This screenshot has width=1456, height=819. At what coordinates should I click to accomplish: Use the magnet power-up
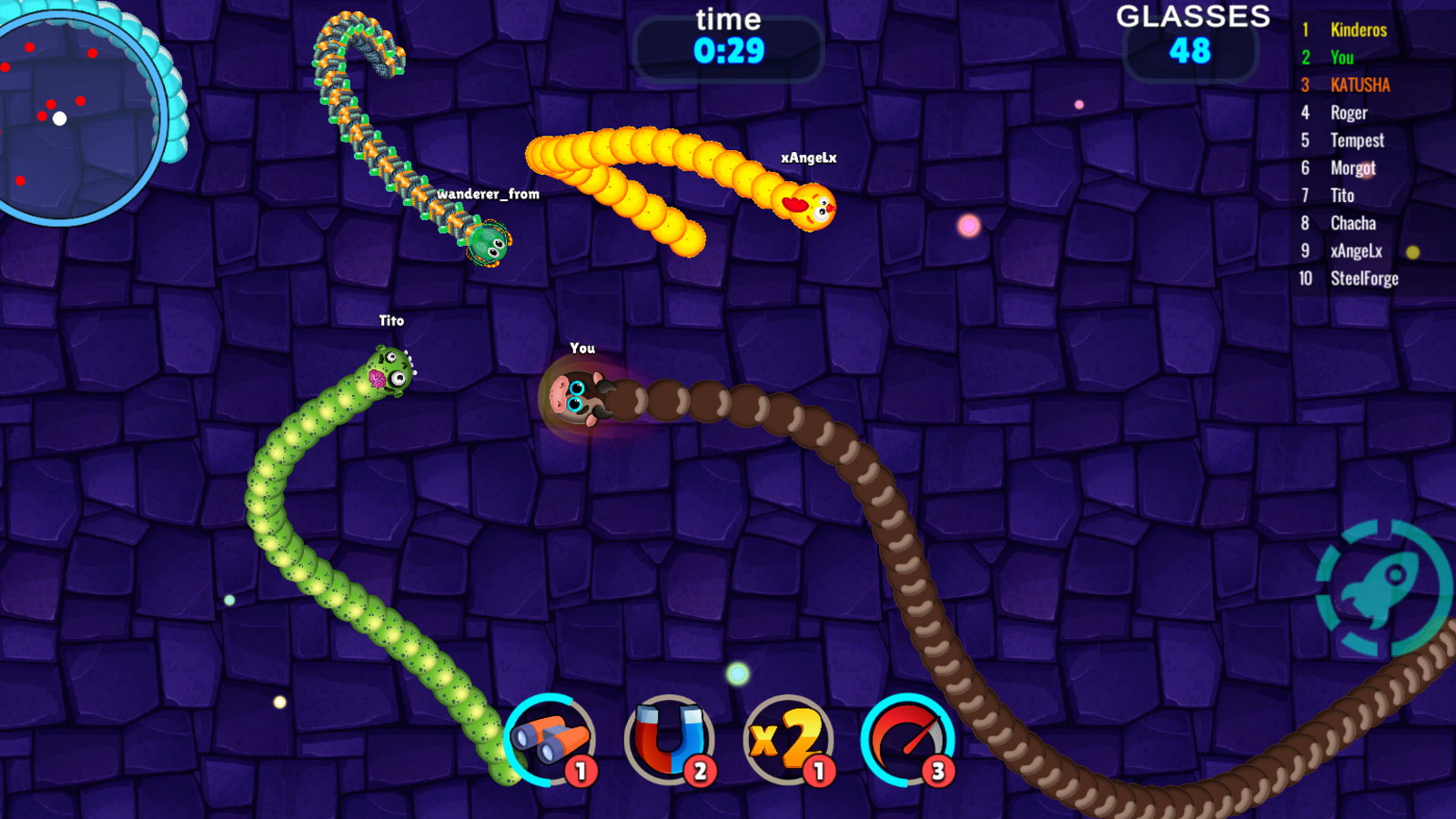click(x=671, y=739)
